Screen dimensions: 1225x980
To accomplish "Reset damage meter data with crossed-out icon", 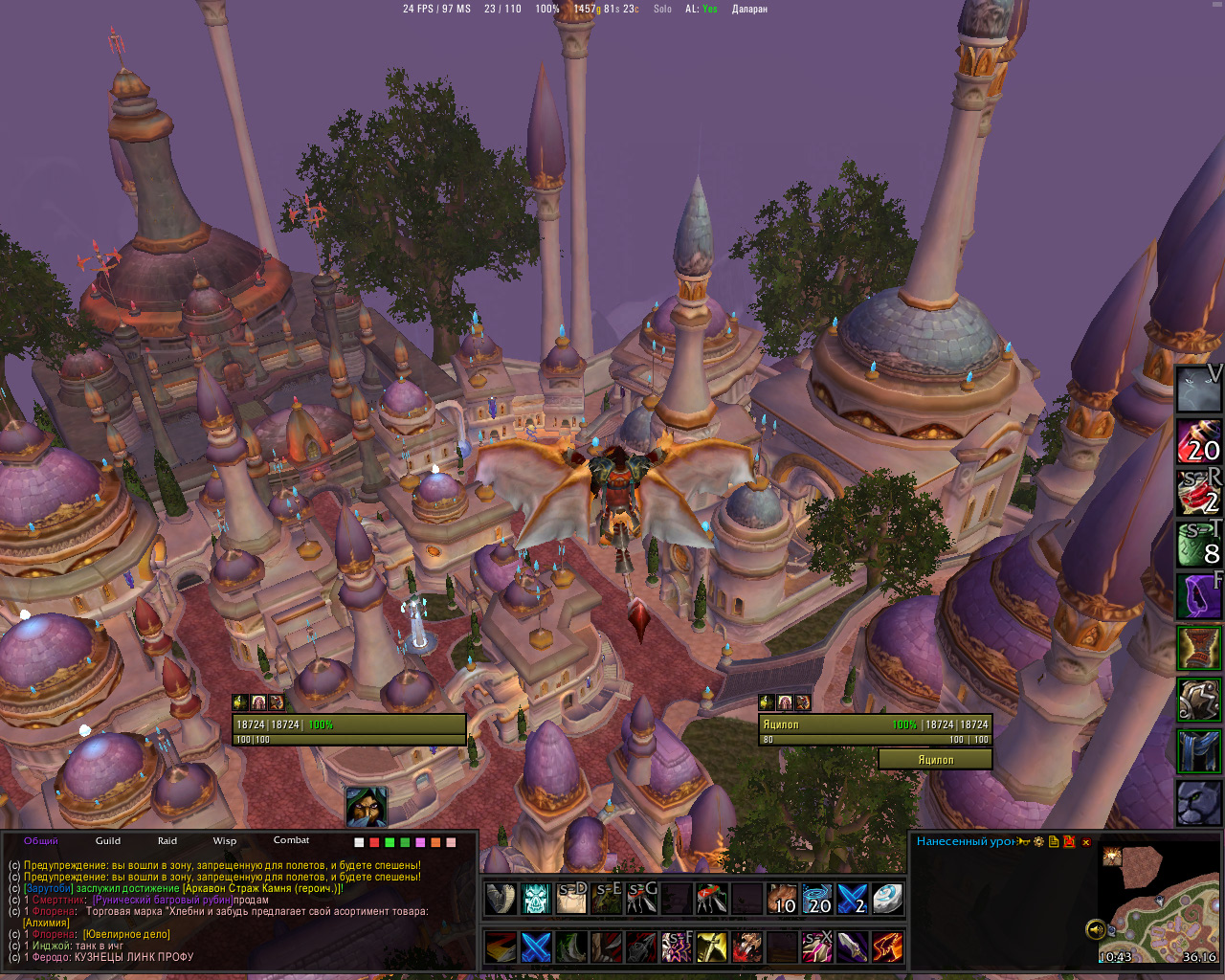I will [x=1069, y=842].
